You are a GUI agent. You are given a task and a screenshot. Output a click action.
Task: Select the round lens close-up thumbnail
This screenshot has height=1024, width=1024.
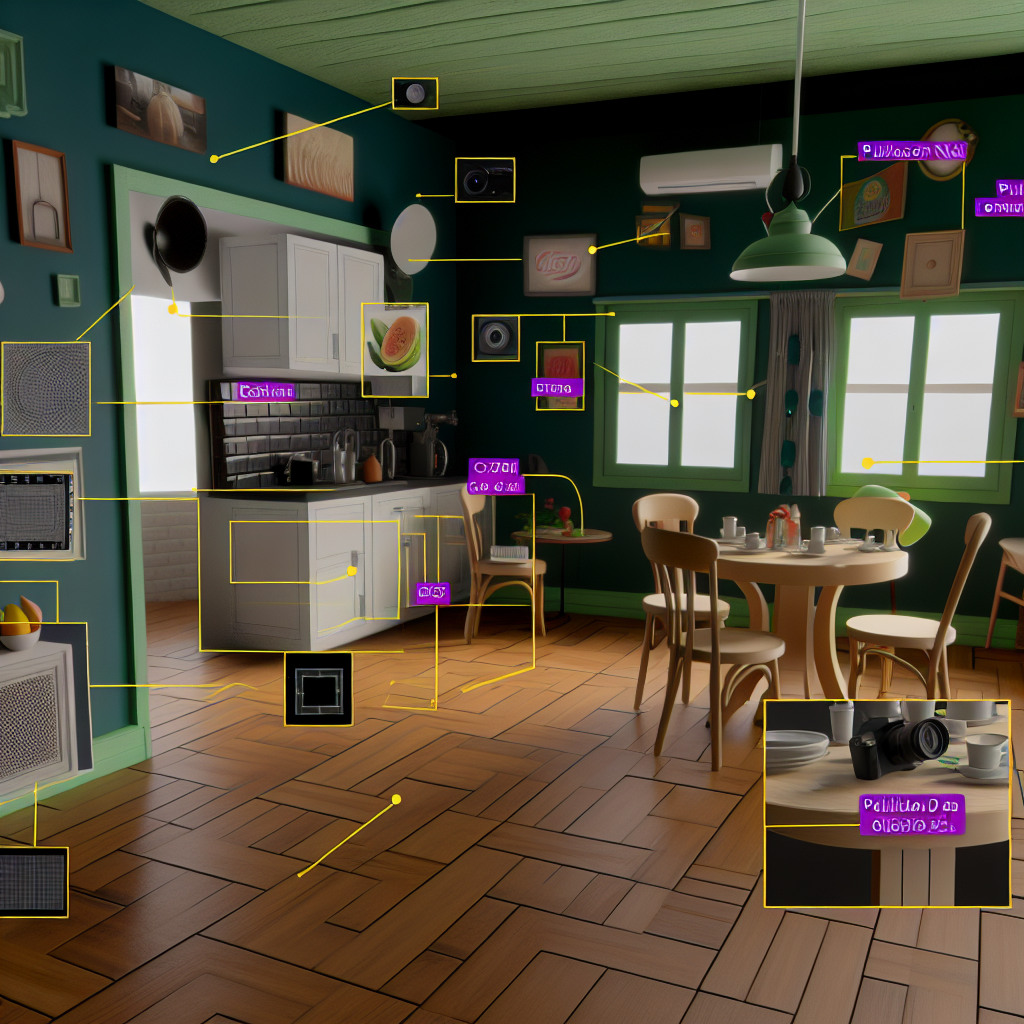(x=495, y=337)
